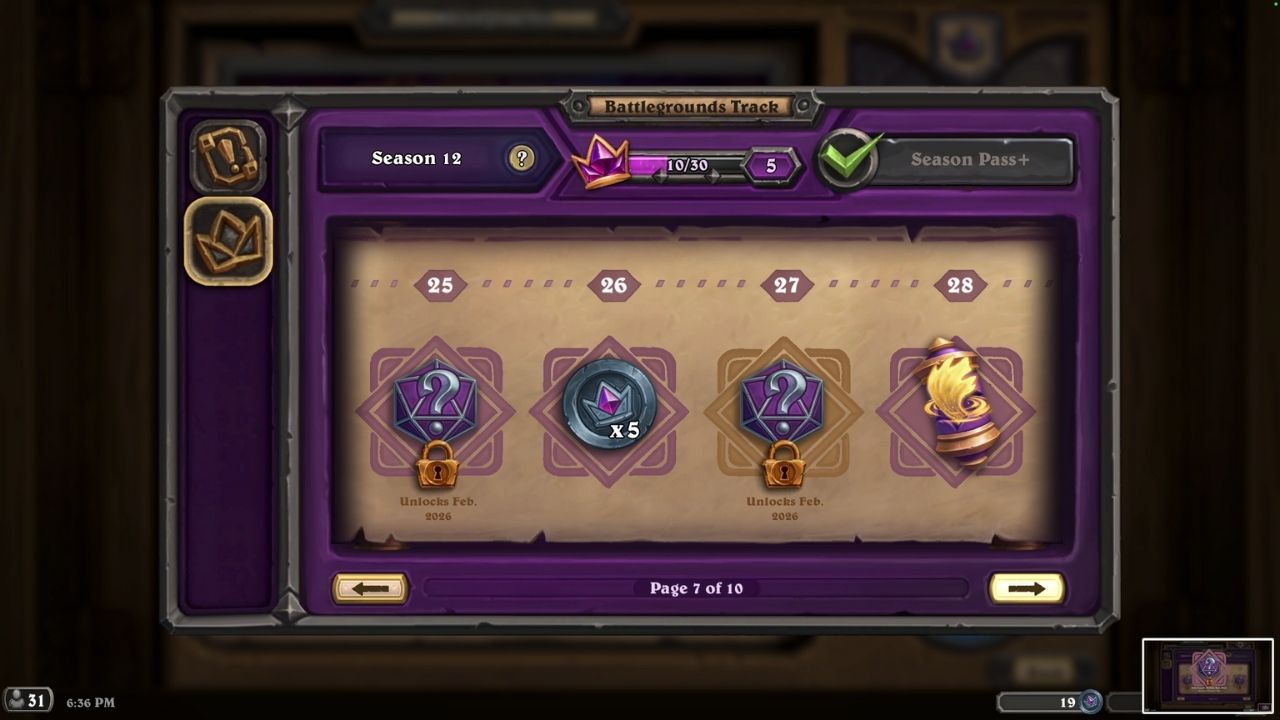Select the locked level 27 mystery reward

[785, 411]
